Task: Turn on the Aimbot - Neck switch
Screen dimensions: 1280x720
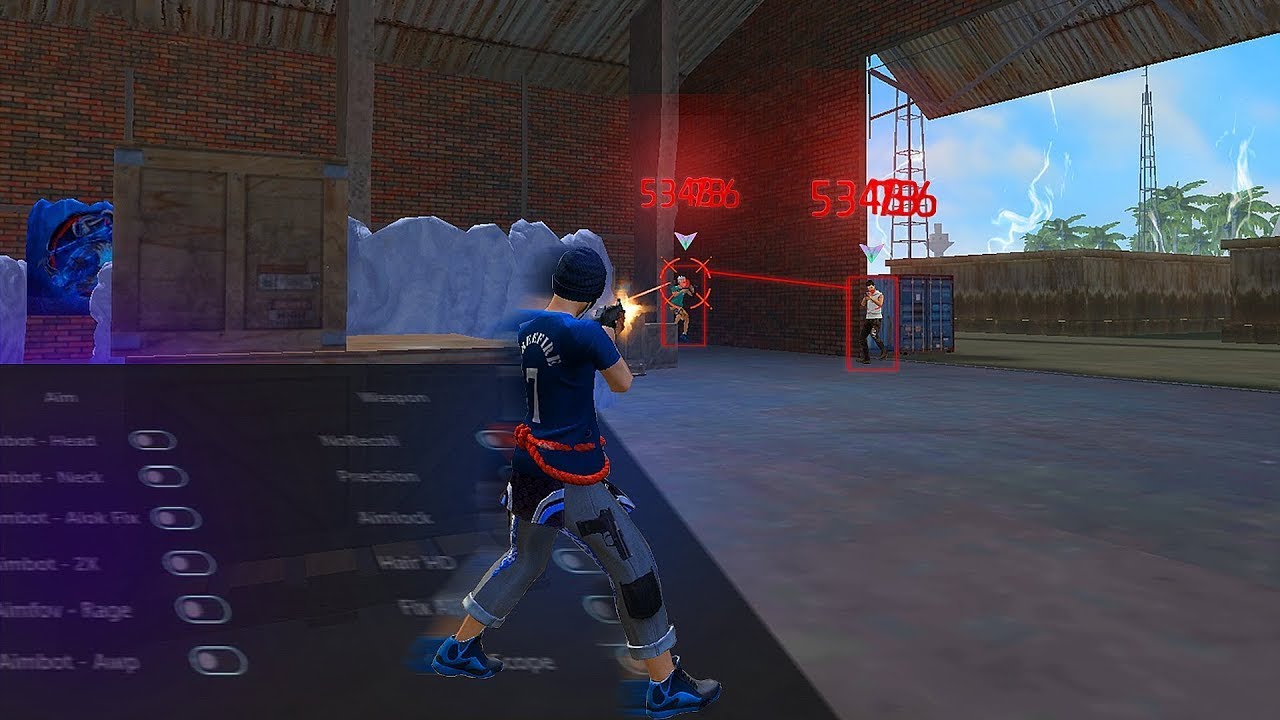Action: 162,476
